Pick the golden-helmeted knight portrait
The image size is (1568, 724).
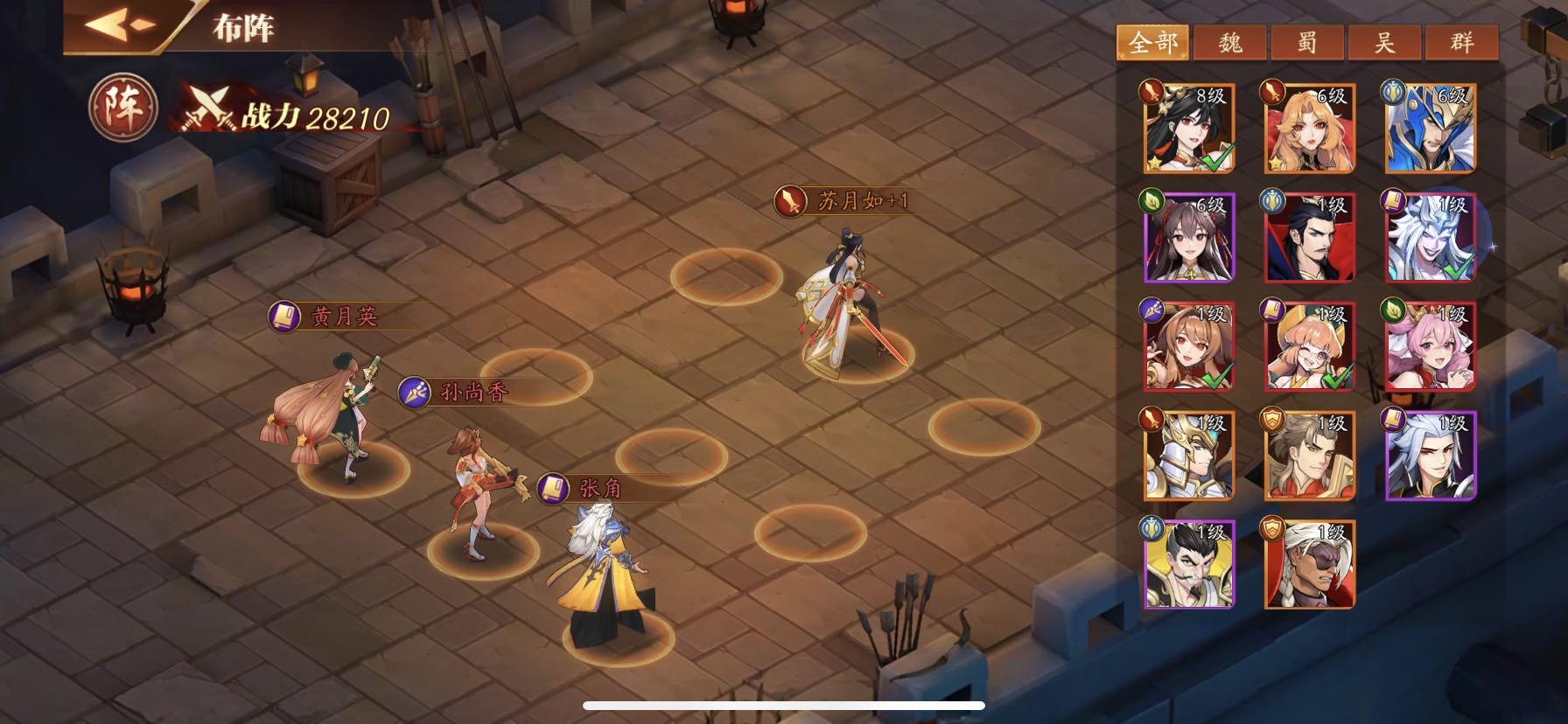point(1189,456)
